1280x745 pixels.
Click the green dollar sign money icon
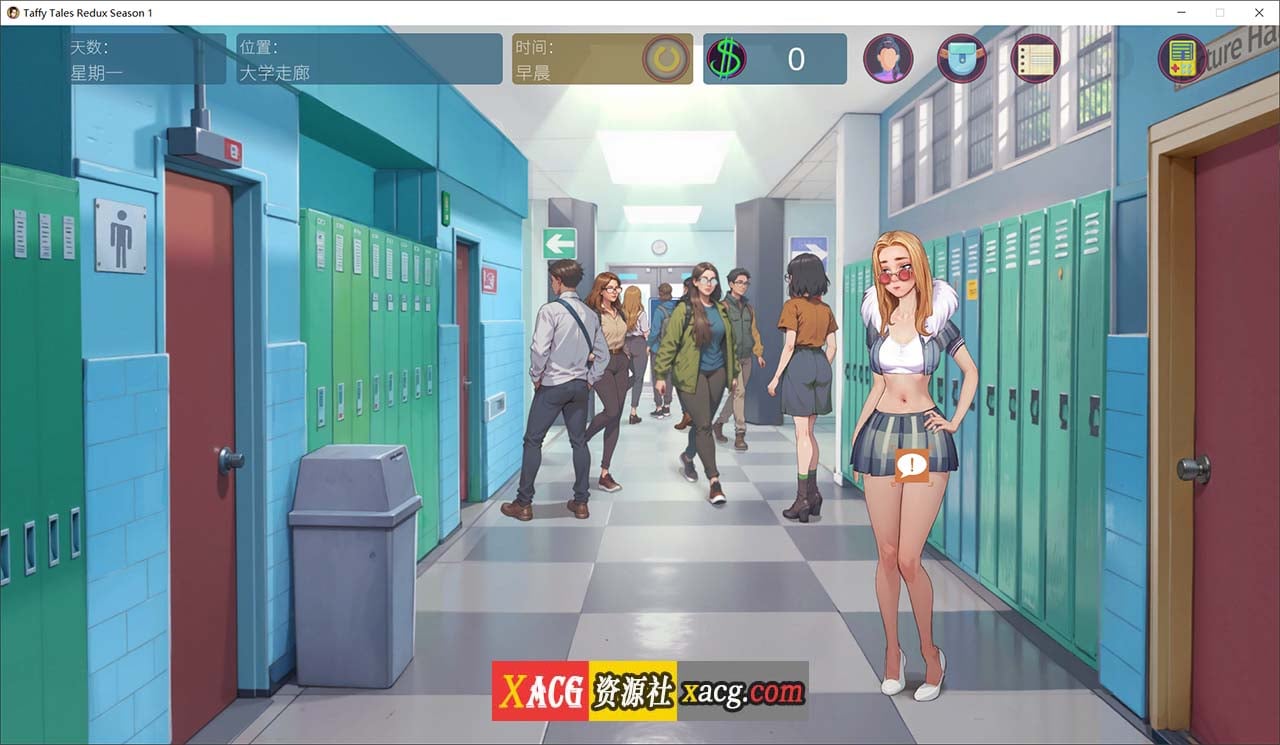click(729, 58)
